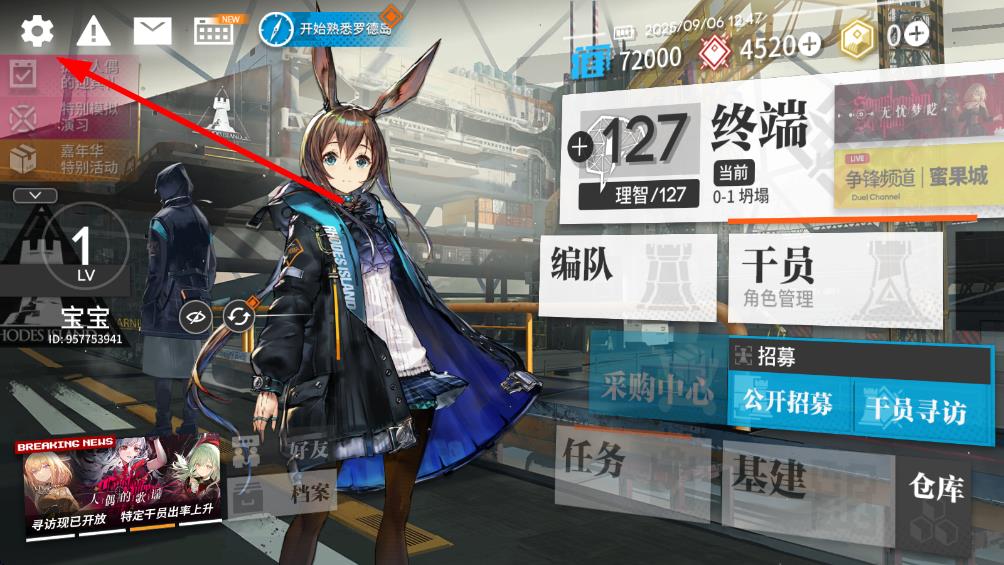This screenshot has width=1004, height=565.
Task: Toggle the eye icon to hide interface
Action: [196, 317]
